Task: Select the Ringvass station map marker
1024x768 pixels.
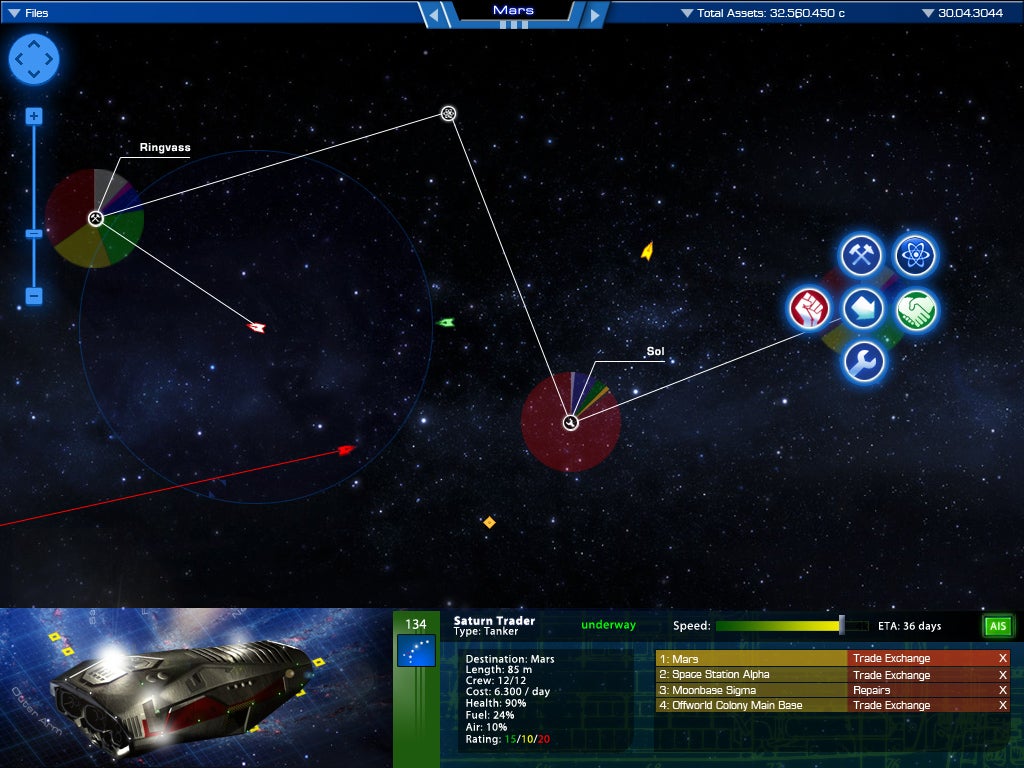Action: click(x=95, y=218)
